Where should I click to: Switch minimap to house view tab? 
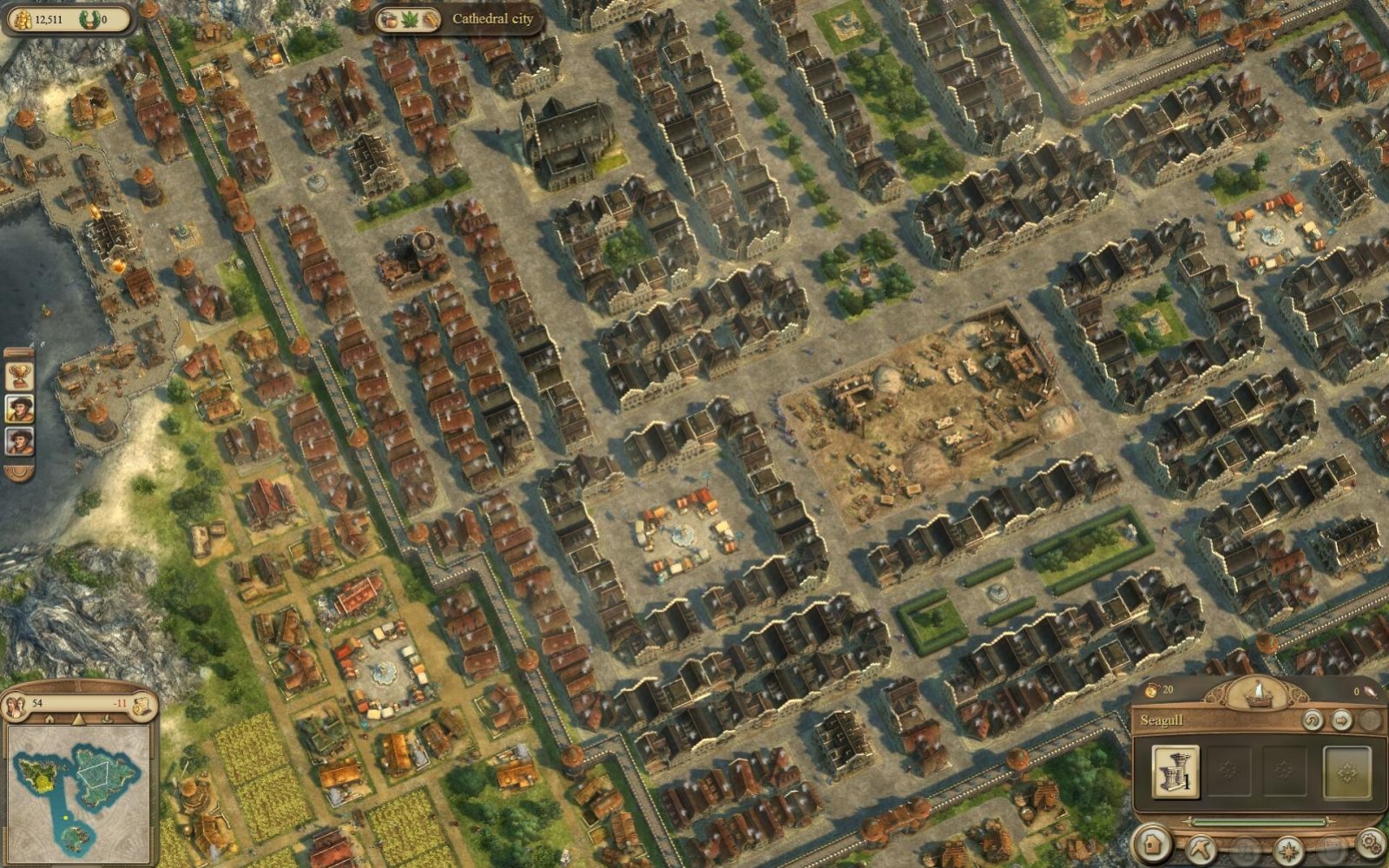tap(49, 718)
